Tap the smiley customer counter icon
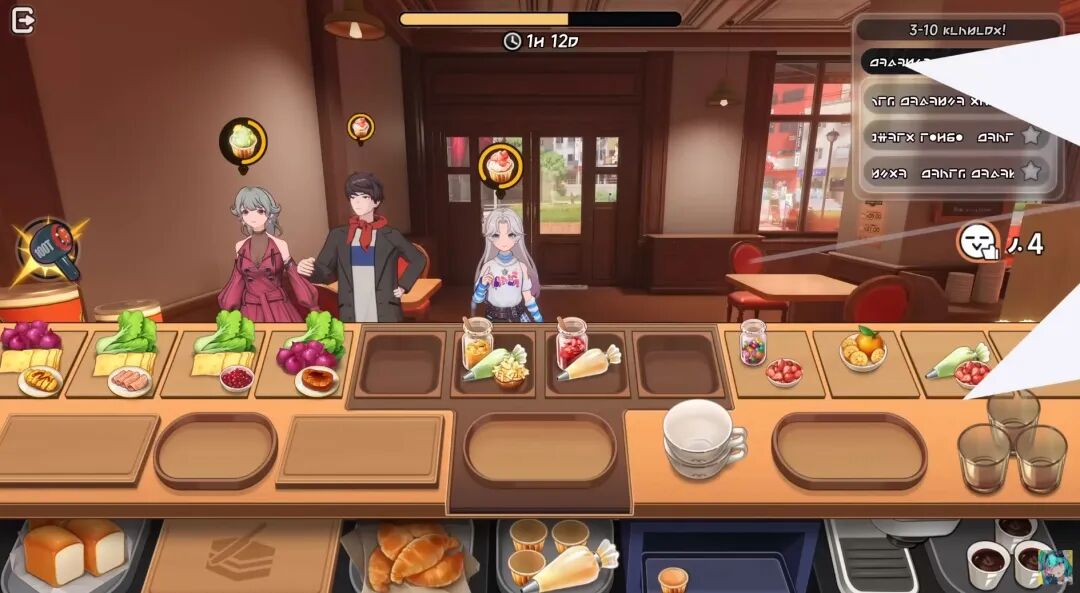Image resolution: width=1080 pixels, height=593 pixels. click(978, 241)
